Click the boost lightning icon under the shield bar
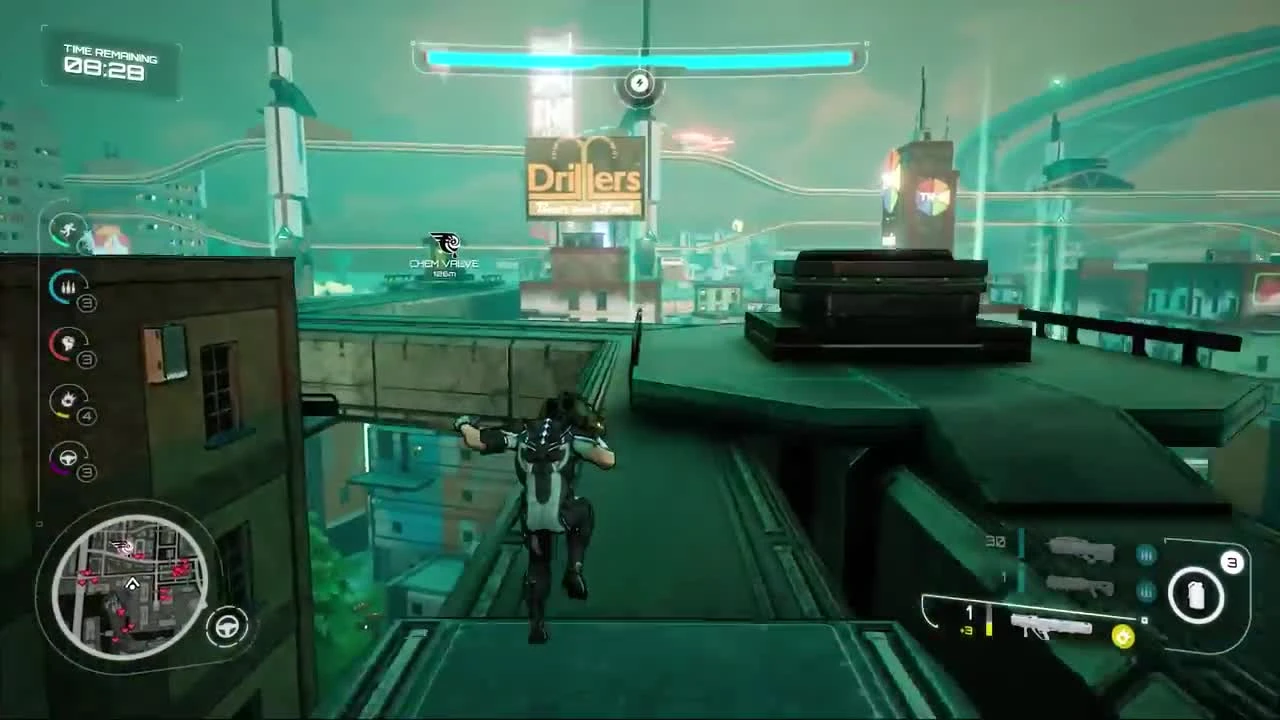Image resolution: width=1280 pixels, height=720 pixels. tap(639, 84)
